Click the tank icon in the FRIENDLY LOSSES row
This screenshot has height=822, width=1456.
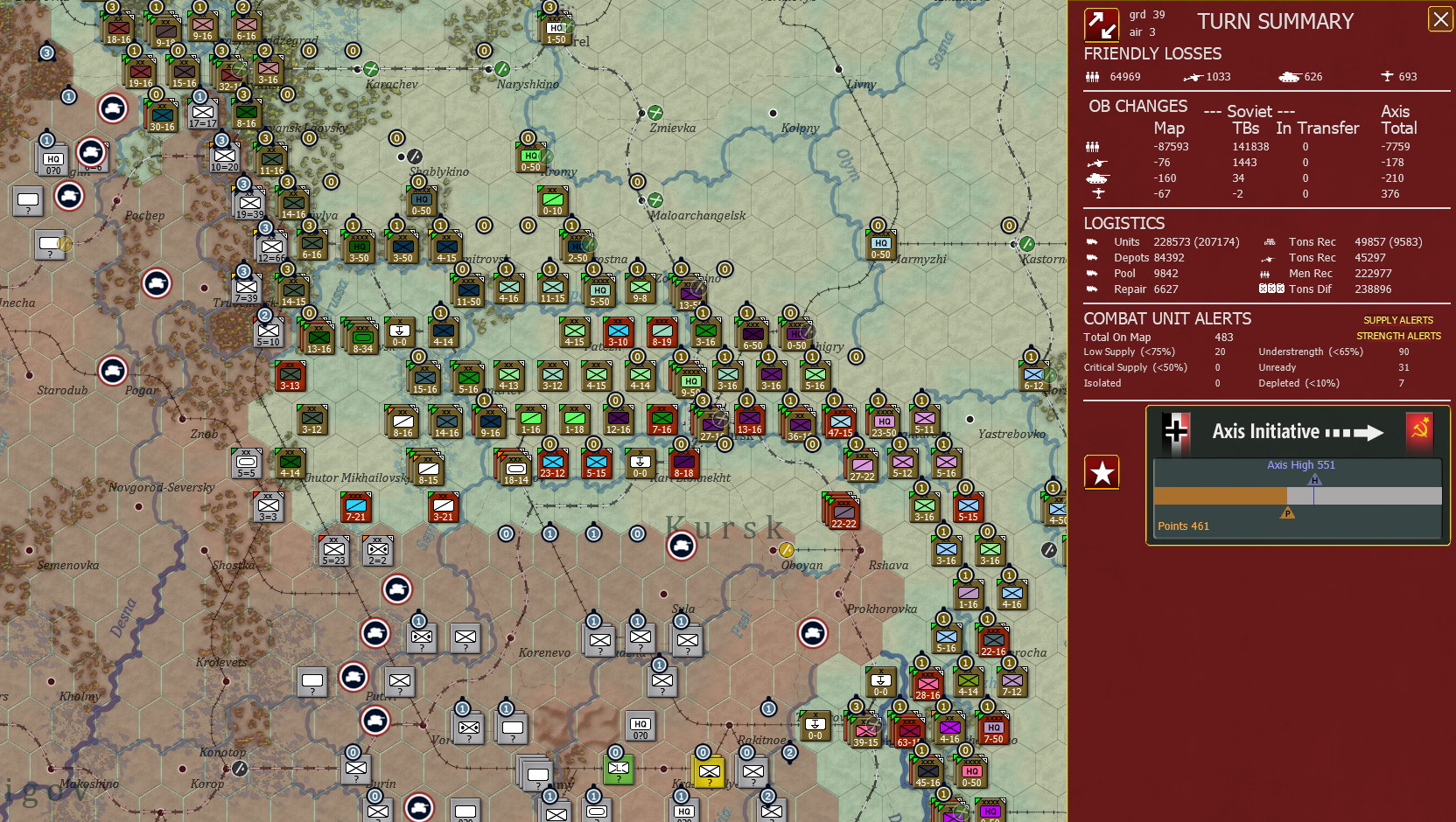pos(1291,76)
